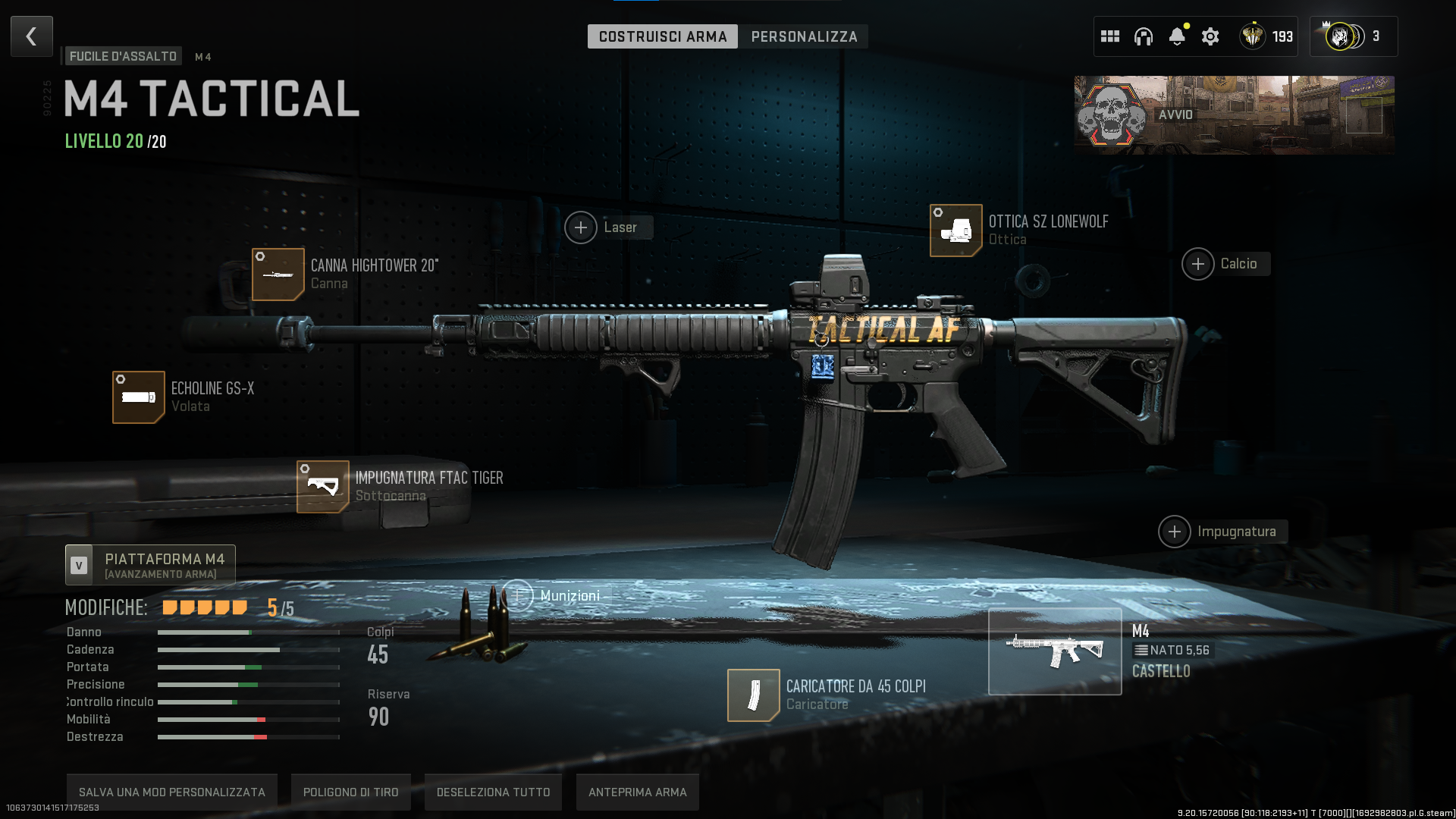Screen dimensions: 1456x819
Task: Select the Costruisci Arma tab
Action: [662, 36]
